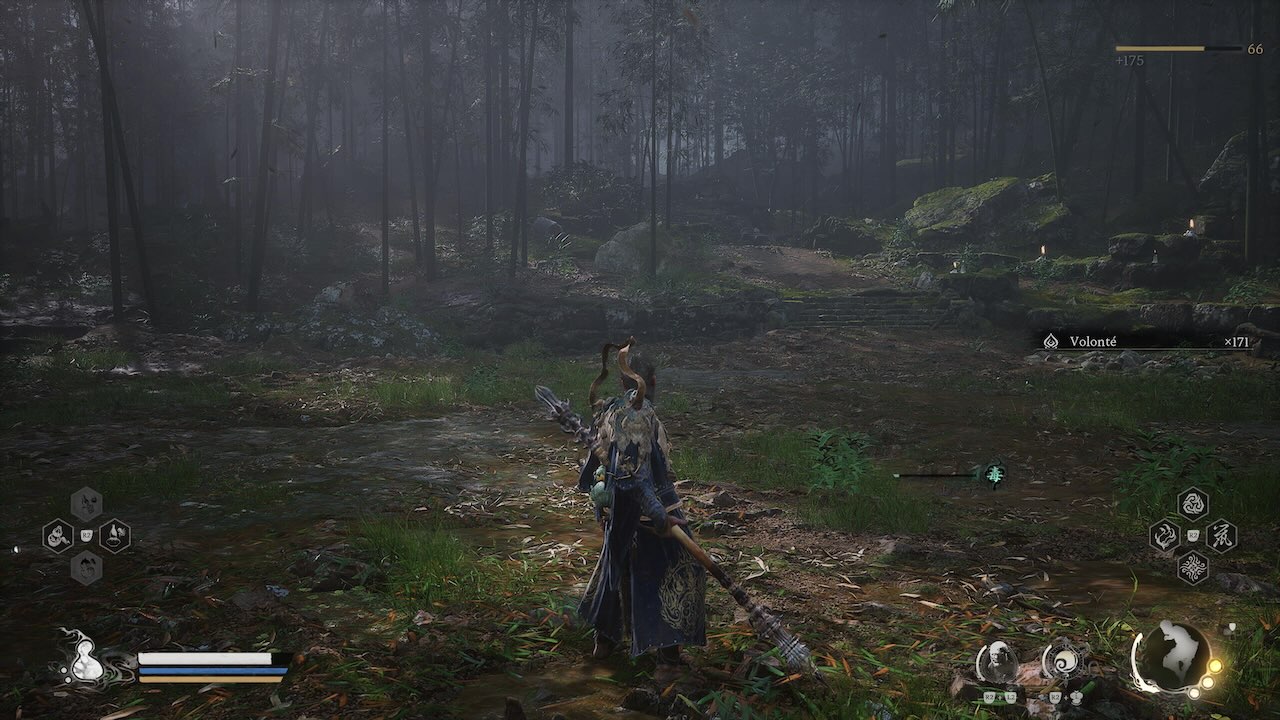Activate the spirit skill portrait icon
The height and width of the screenshot is (720, 1280).
pos(996,662)
